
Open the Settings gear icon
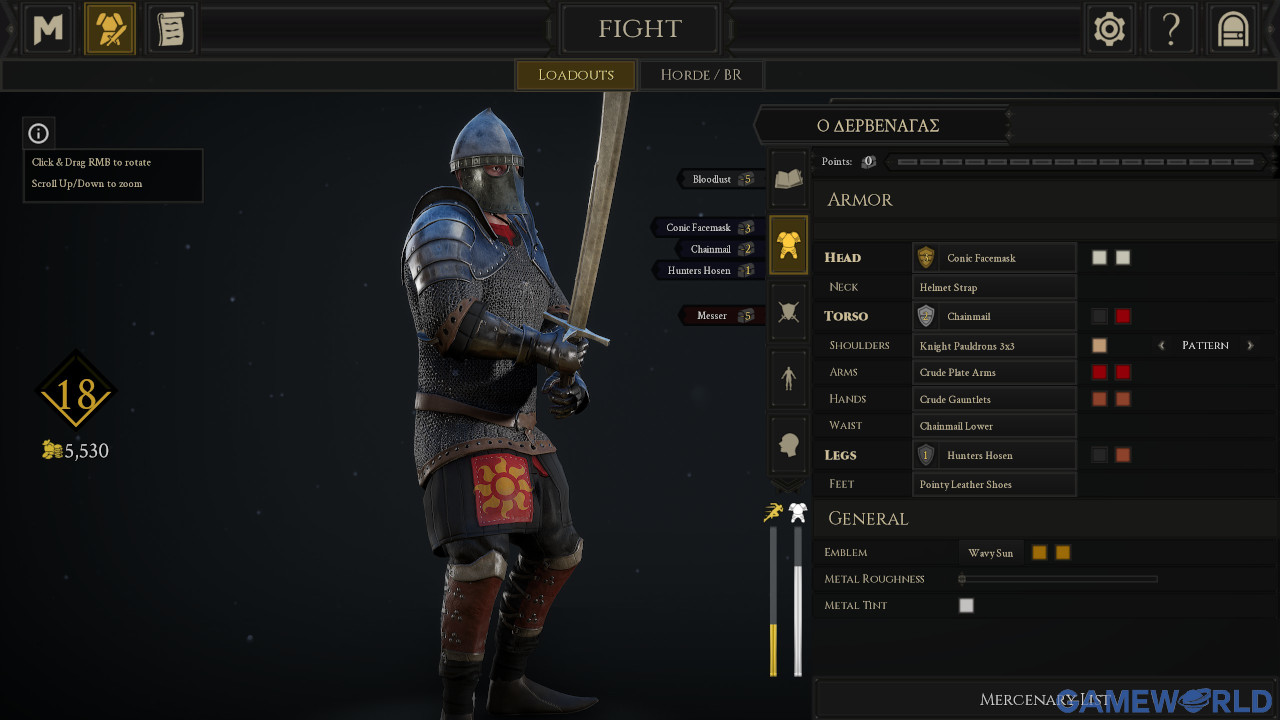[x=1109, y=28]
